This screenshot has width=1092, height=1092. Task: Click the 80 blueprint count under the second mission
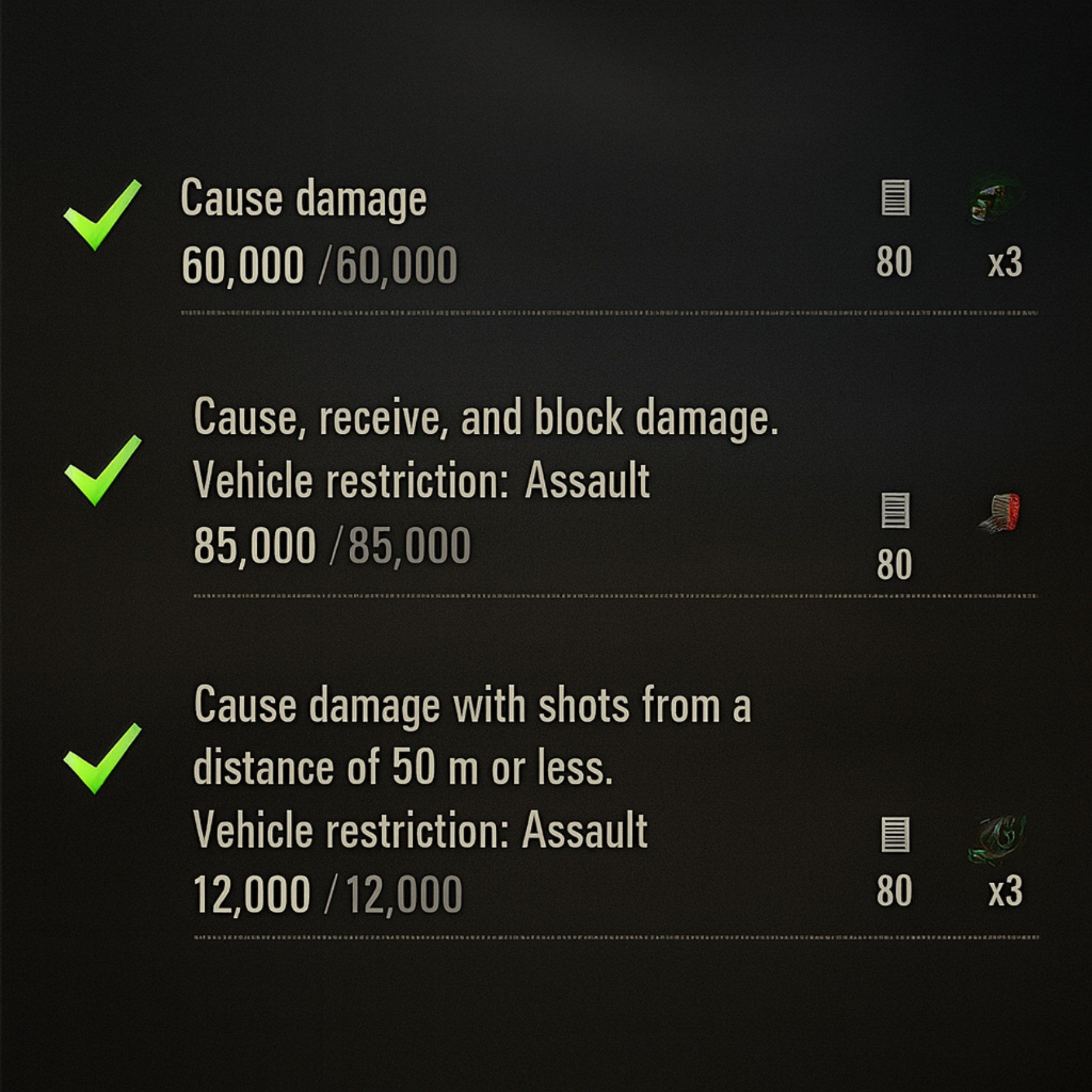coord(894,563)
